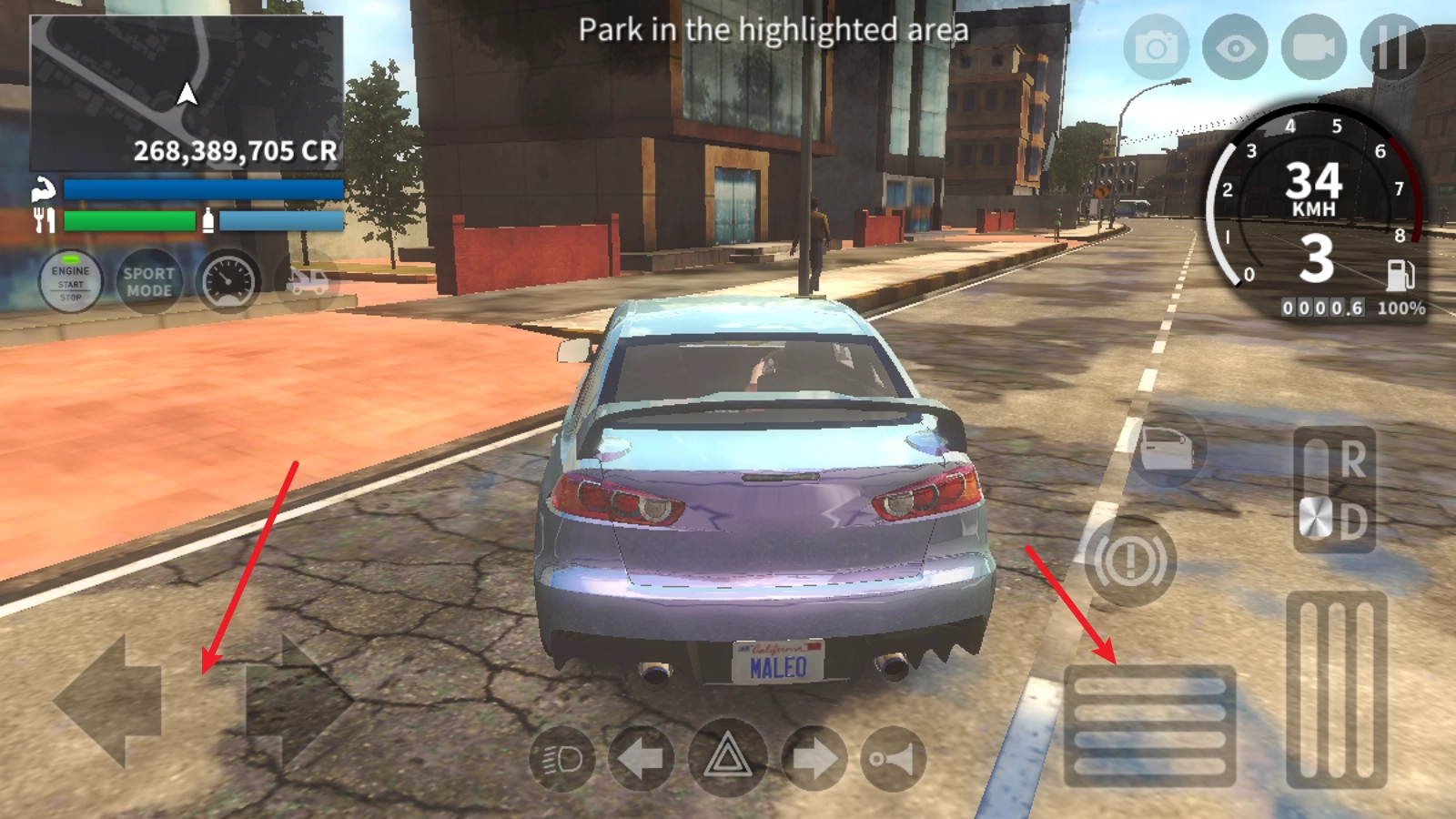Call the tow truck
Image resolution: width=1456 pixels, height=819 pixels.
pos(308,282)
